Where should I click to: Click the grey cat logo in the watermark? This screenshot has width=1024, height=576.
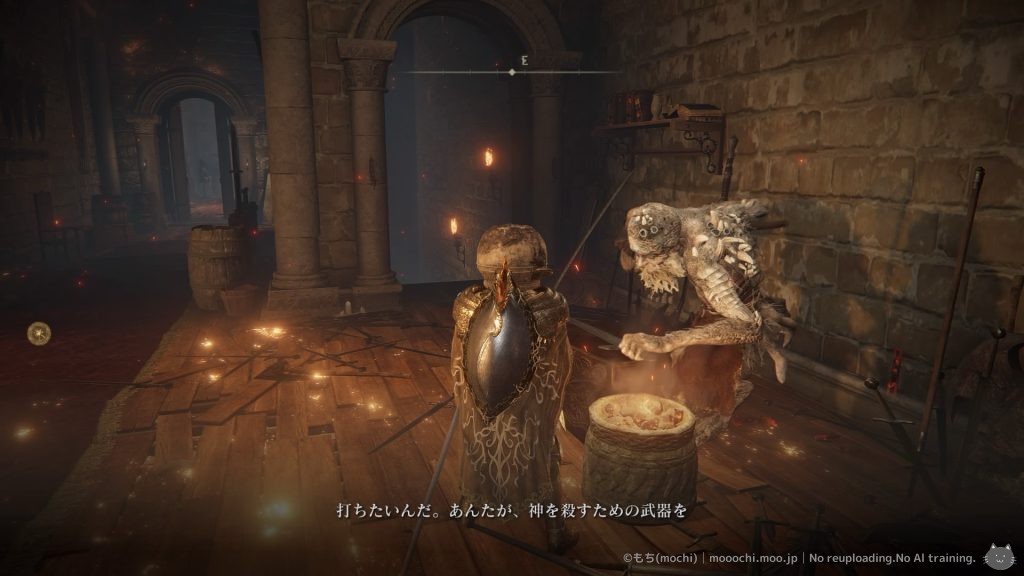click(998, 556)
